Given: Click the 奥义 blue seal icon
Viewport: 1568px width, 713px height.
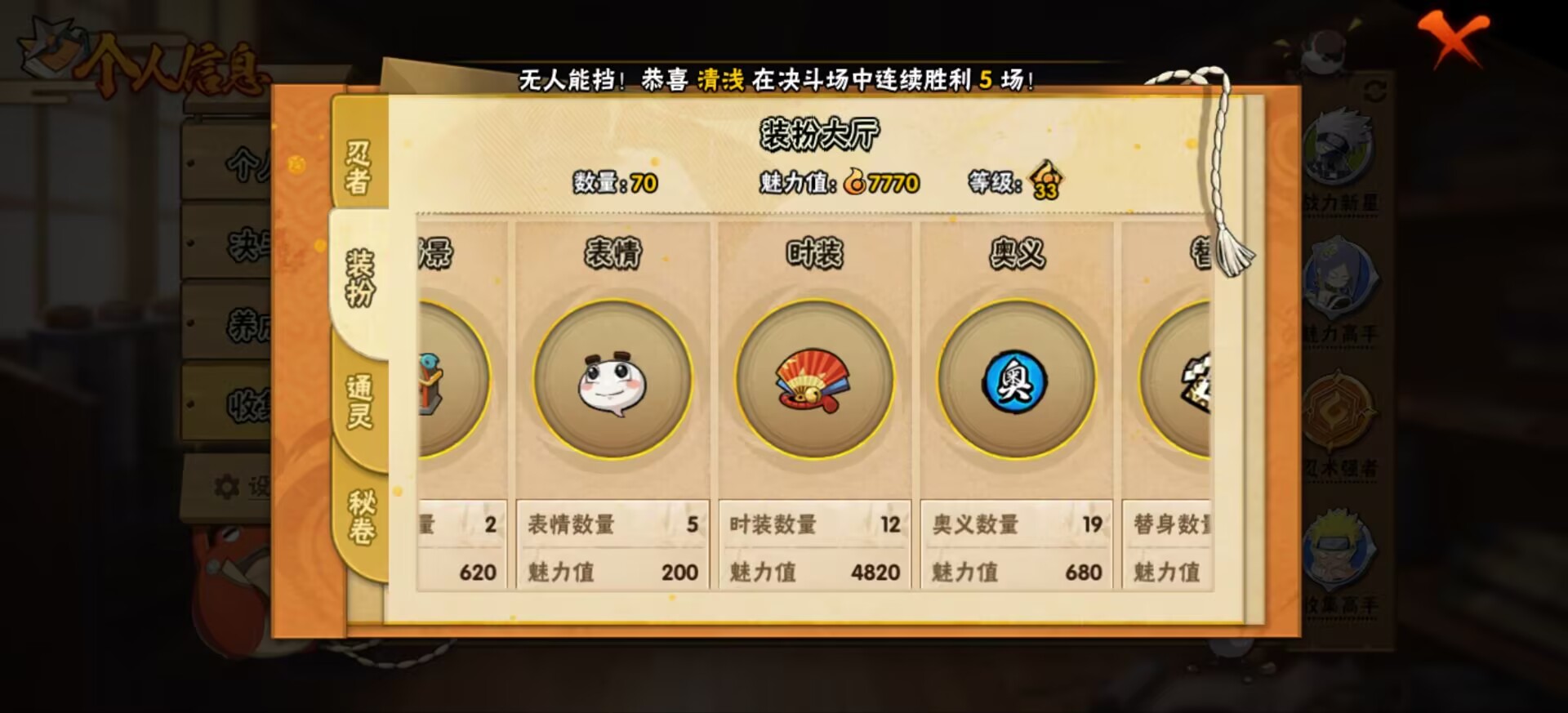Looking at the screenshot, I should (1015, 382).
